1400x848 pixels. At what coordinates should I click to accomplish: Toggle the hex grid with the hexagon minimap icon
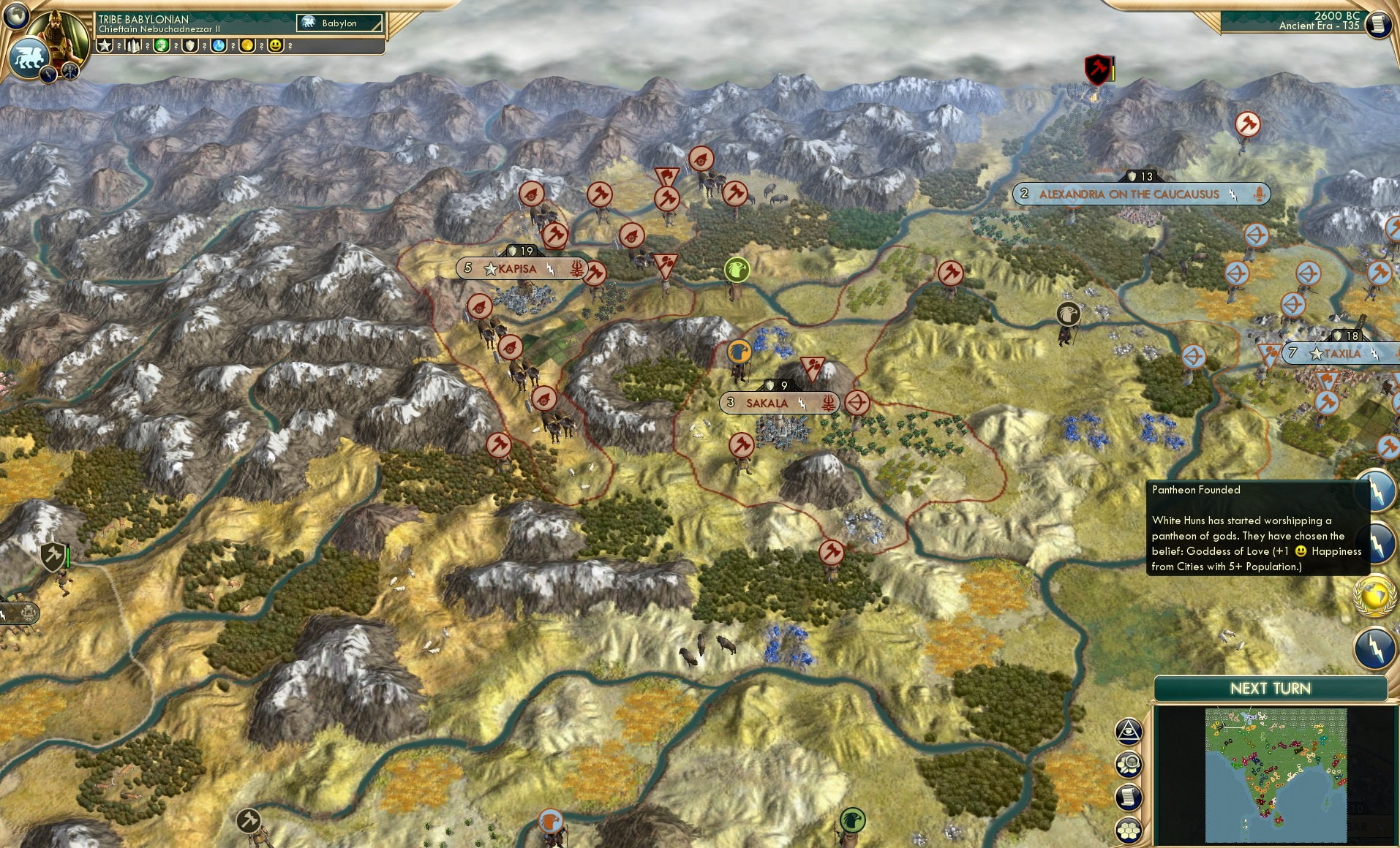[x=1128, y=830]
